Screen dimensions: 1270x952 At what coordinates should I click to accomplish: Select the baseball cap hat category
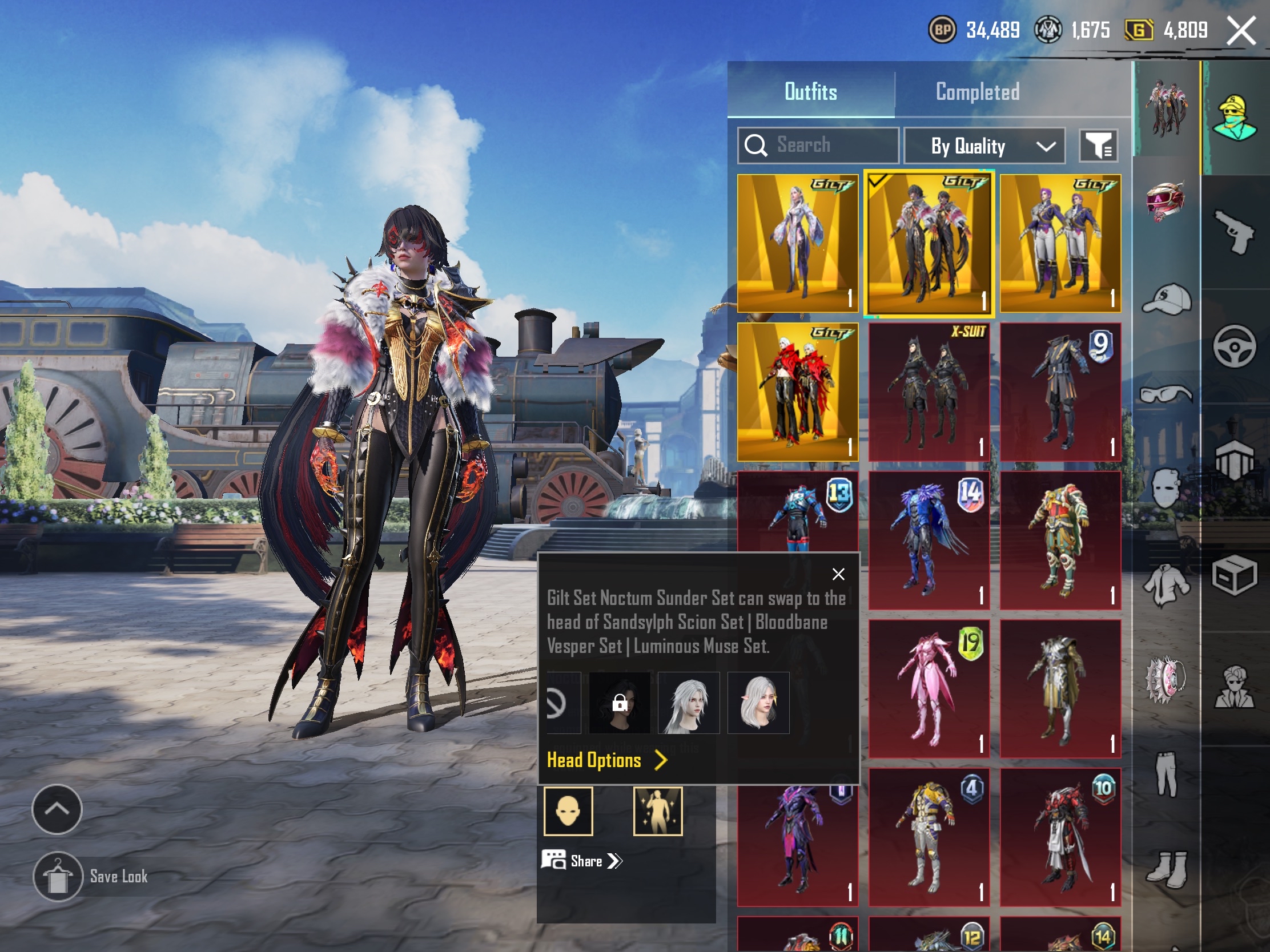tap(1165, 300)
